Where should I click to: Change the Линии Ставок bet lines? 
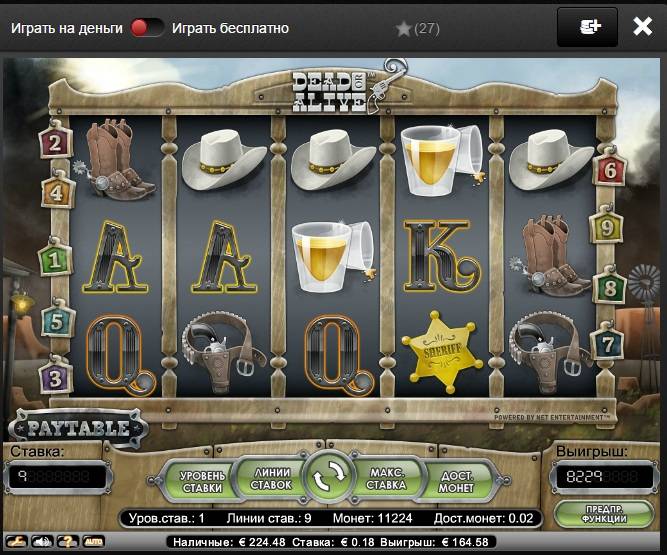pyautogui.click(x=270, y=480)
